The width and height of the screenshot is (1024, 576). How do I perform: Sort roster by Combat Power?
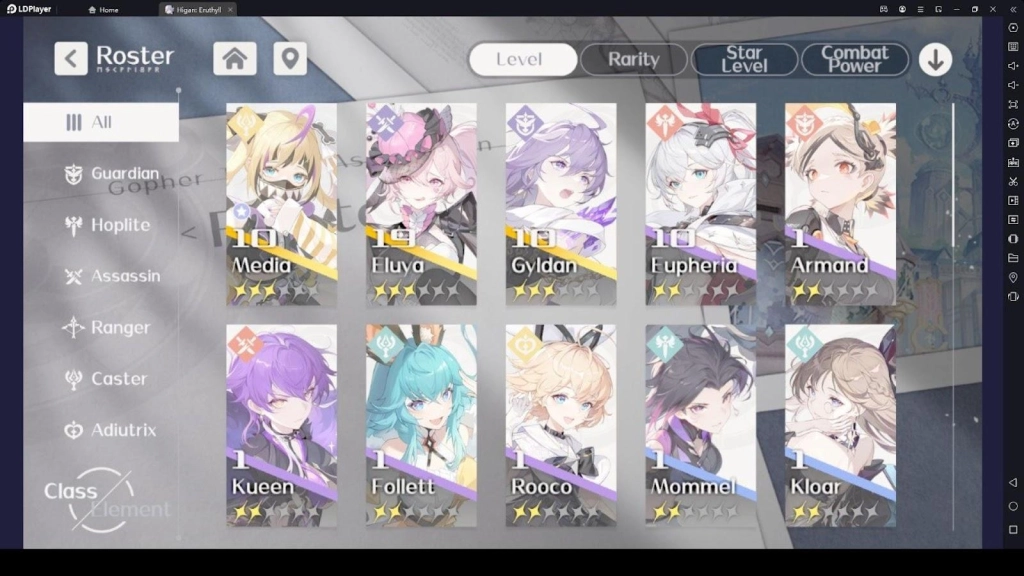[854, 60]
